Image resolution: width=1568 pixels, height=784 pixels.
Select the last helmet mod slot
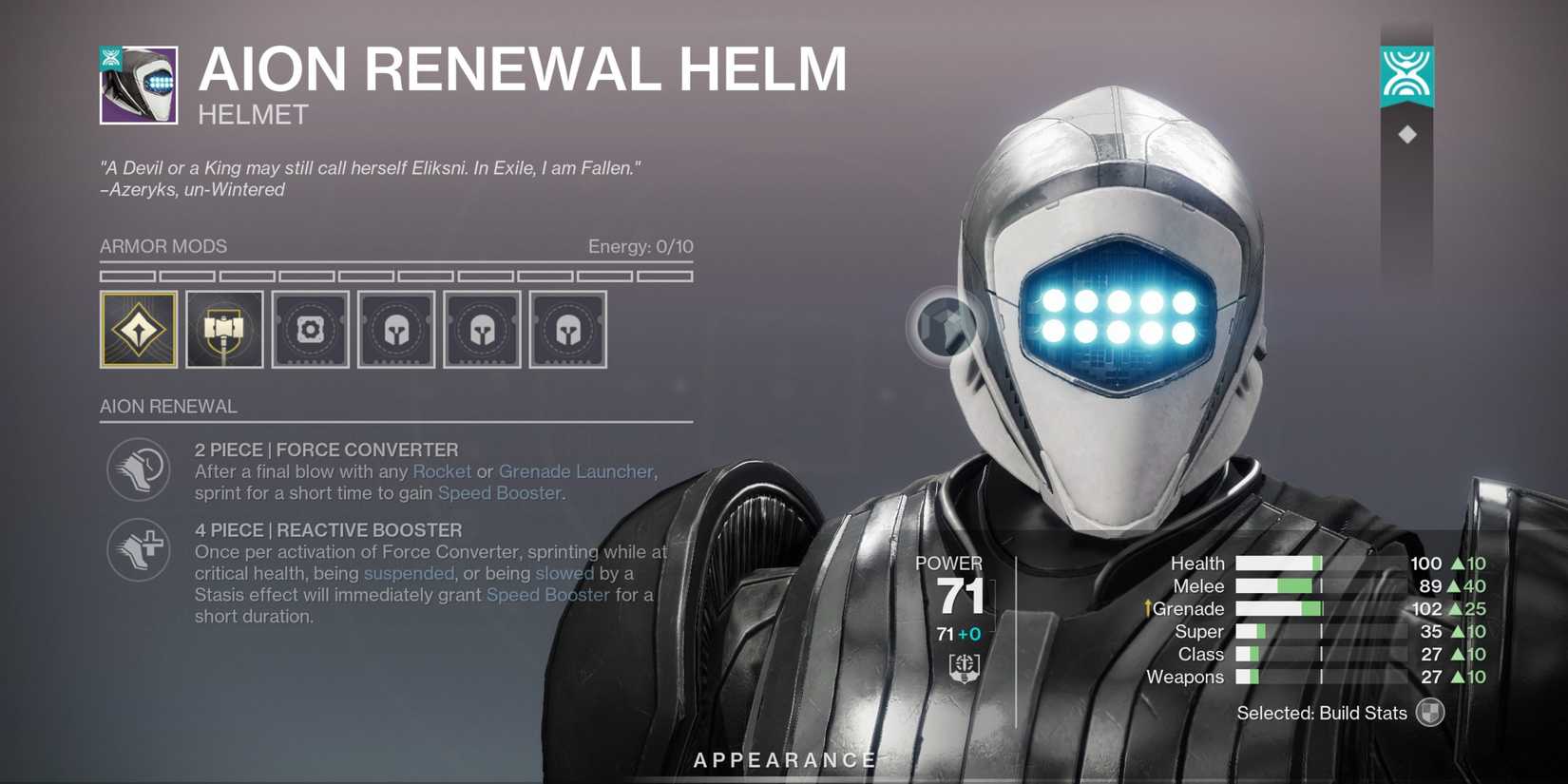567,329
